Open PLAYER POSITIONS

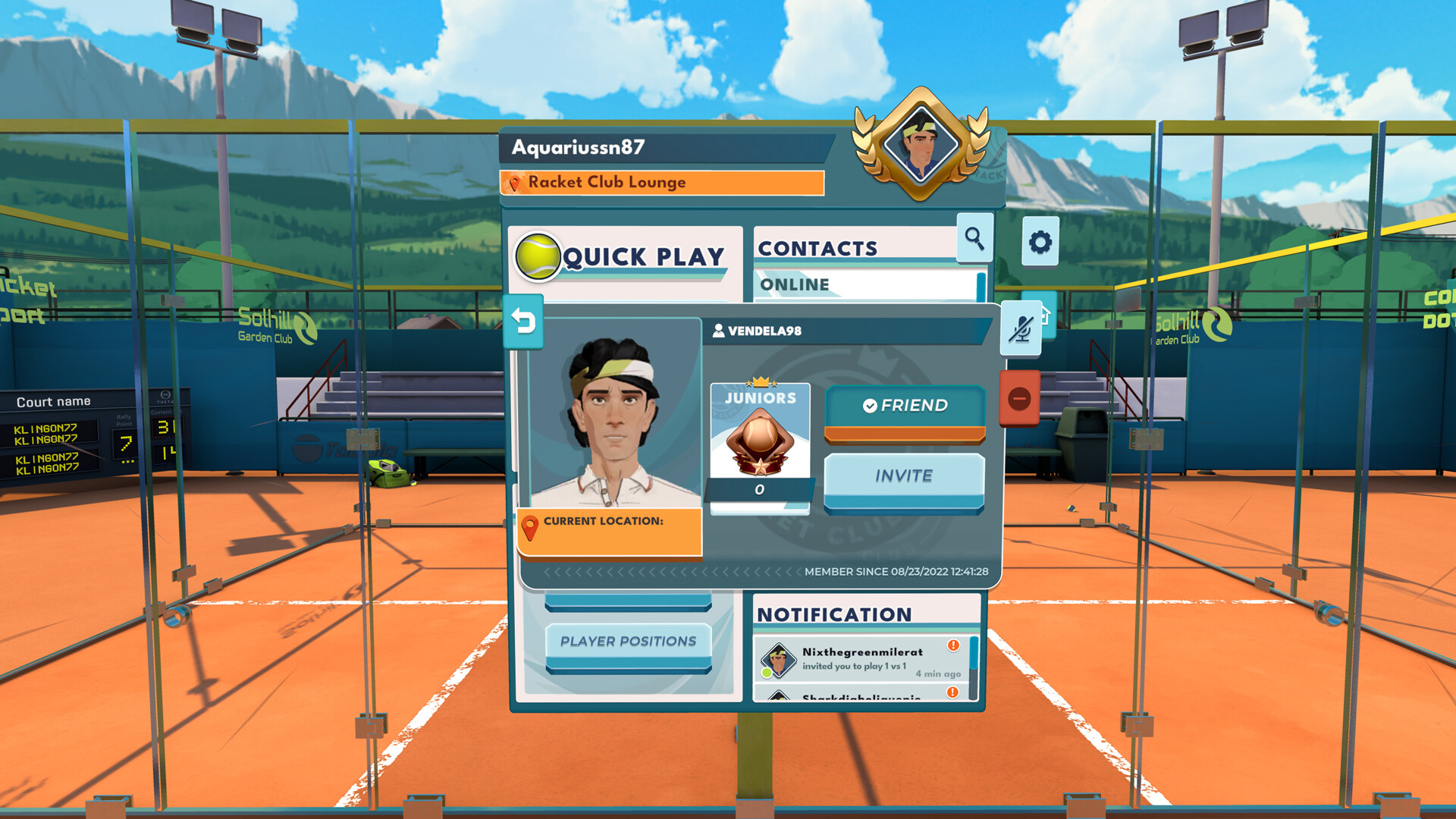tap(626, 641)
